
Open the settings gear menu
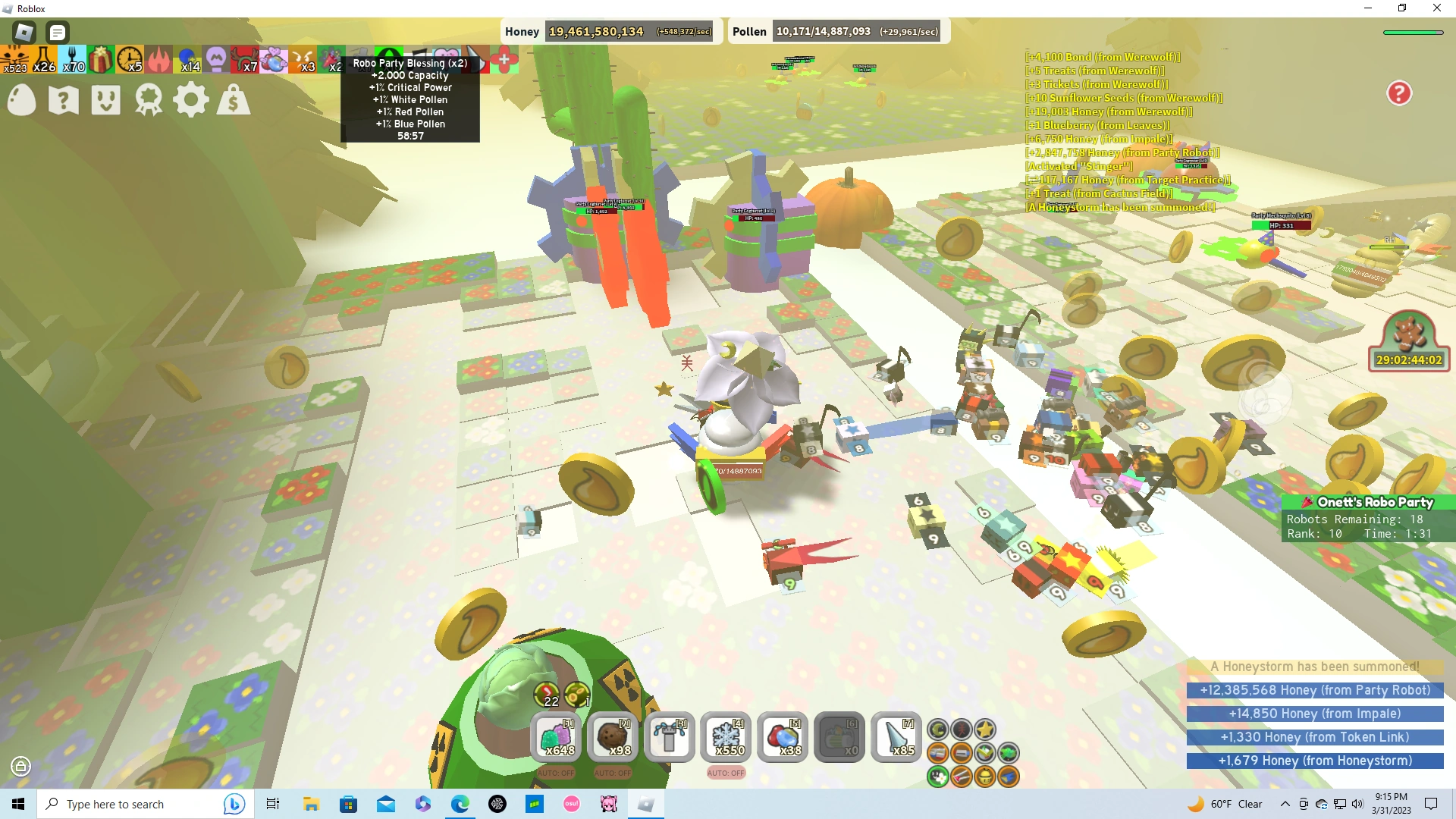pos(191,99)
